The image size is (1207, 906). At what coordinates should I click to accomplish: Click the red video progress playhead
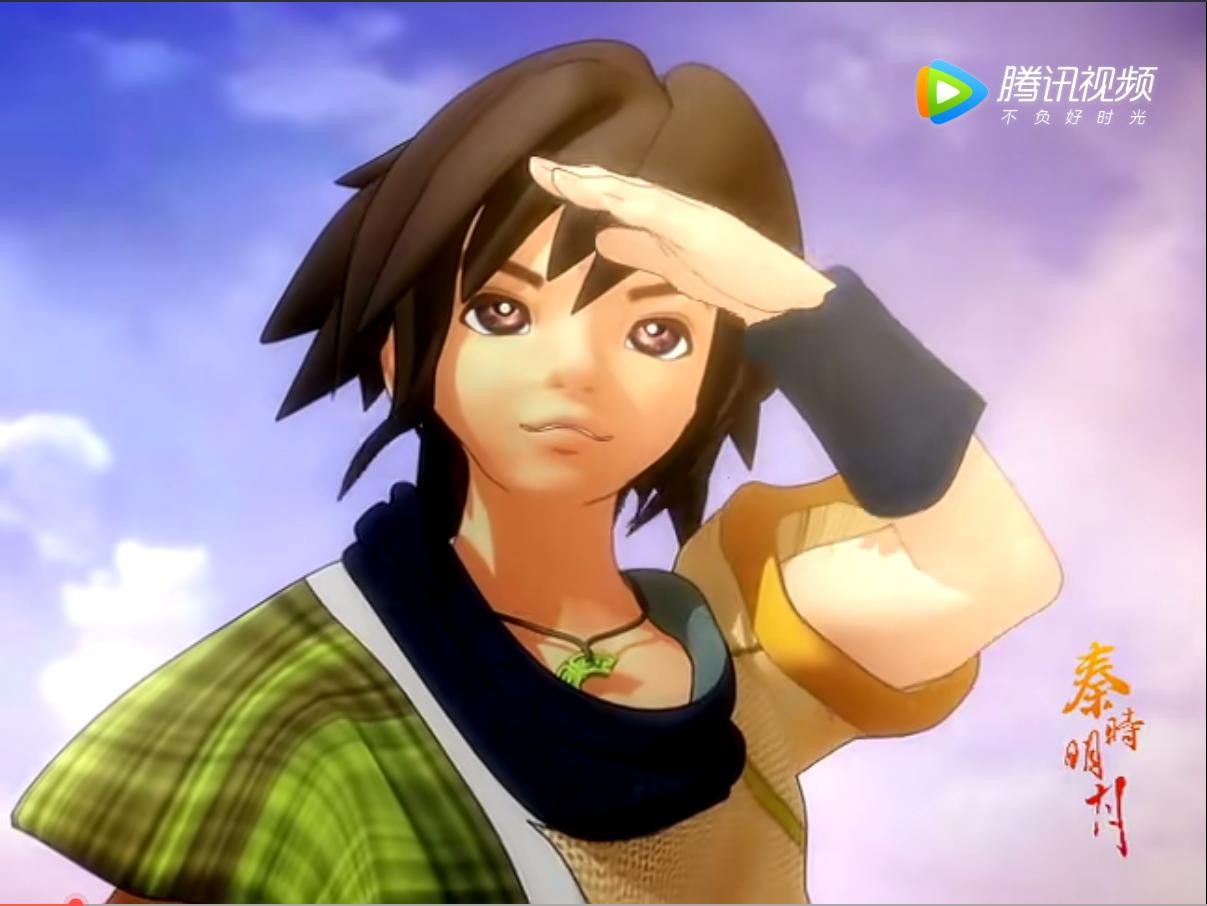tap(75, 902)
